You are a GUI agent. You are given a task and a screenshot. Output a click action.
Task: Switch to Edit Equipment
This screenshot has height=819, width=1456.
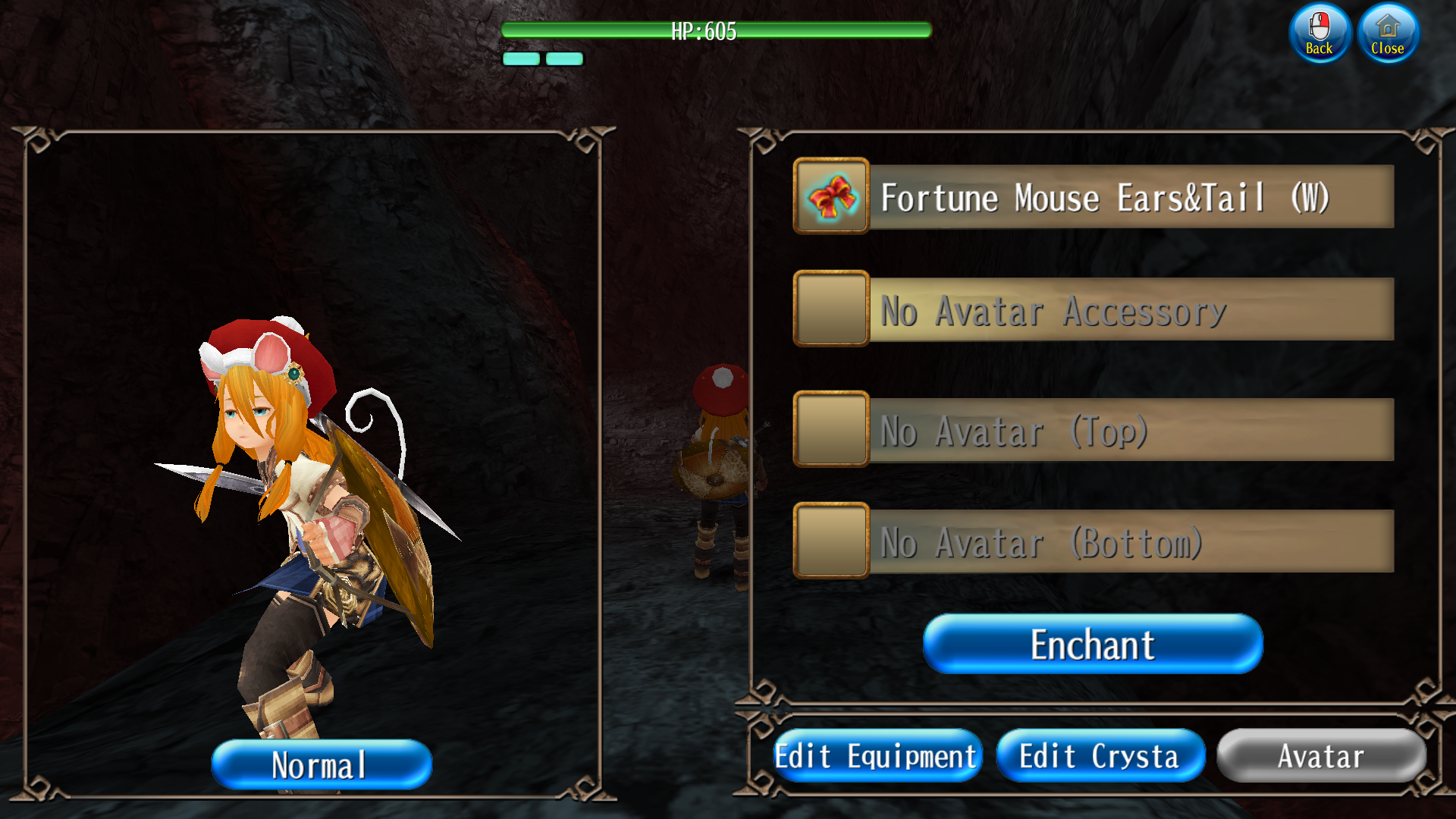(877, 756)
